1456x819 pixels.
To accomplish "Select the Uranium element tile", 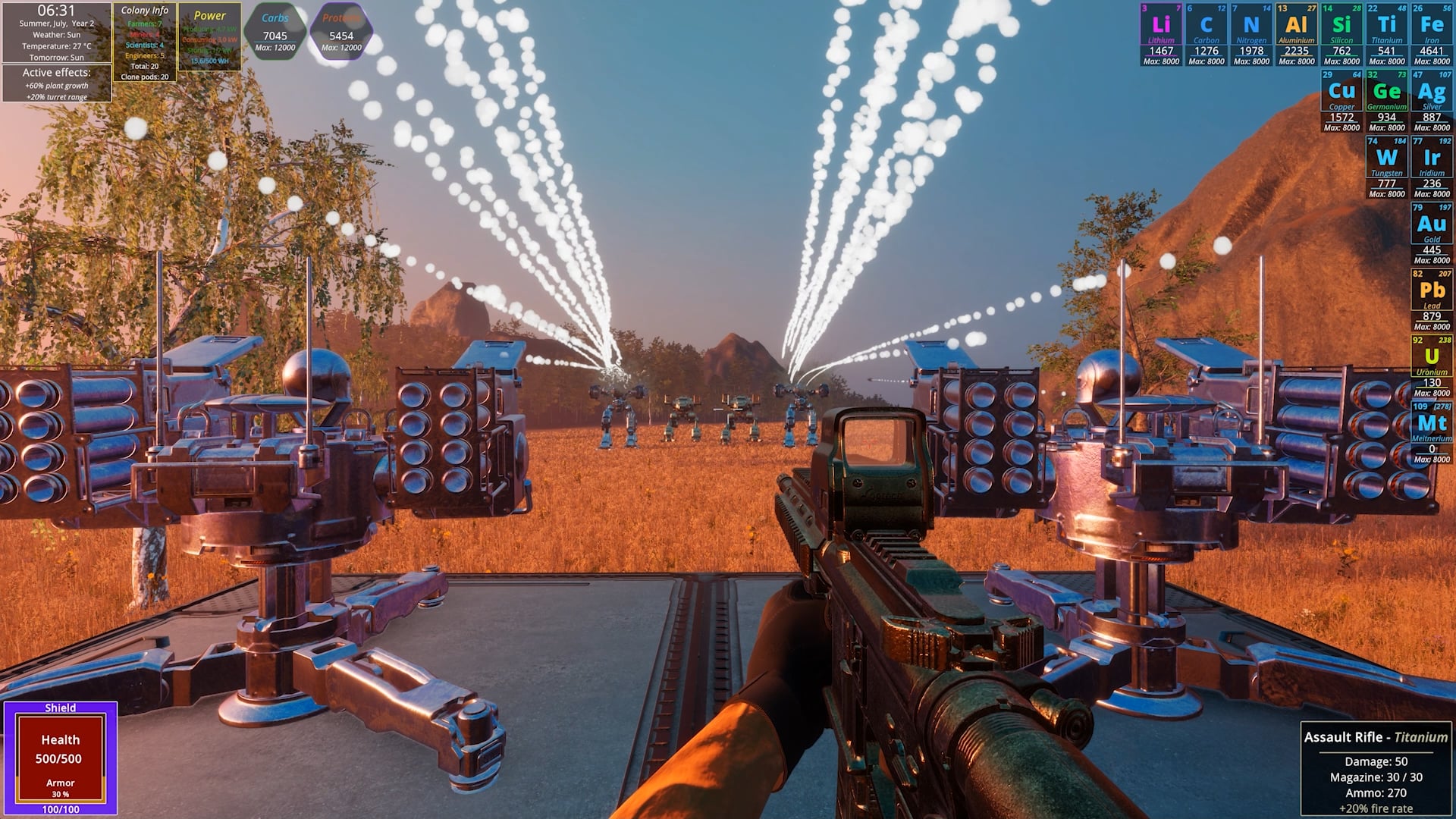I will pyautogui.click(x=1432, y=366).
